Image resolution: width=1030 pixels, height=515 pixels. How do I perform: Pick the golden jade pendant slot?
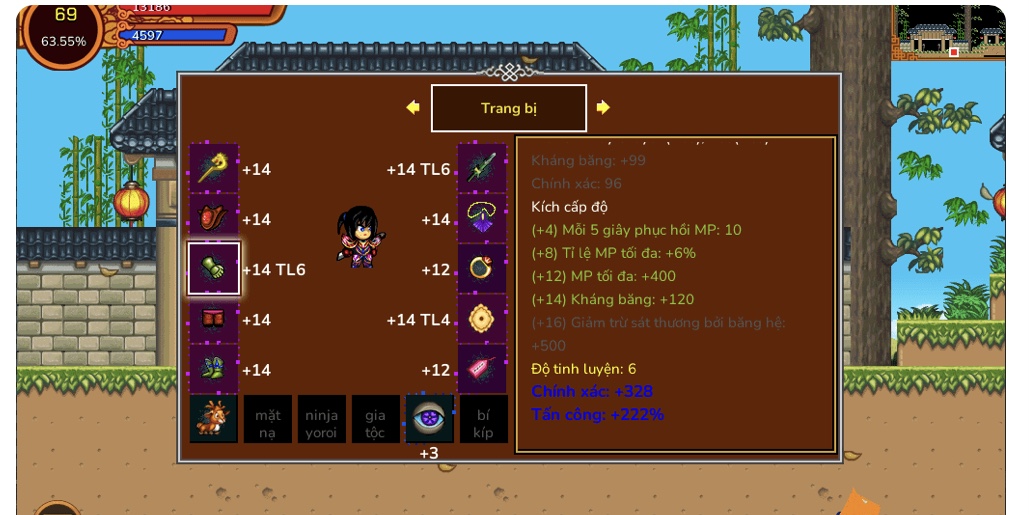pos(482,320)
